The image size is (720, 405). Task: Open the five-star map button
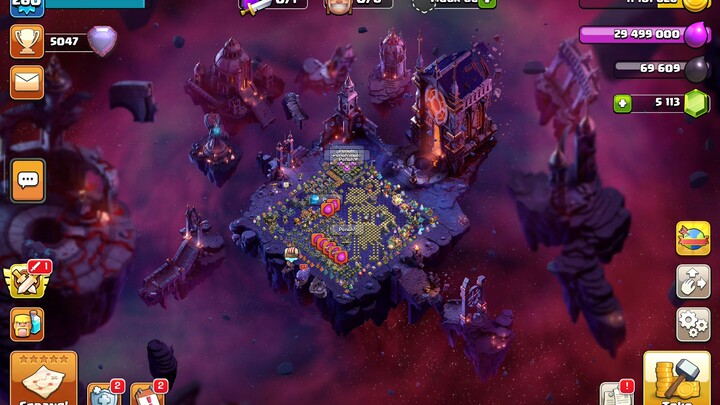click(x=43, y=379)
